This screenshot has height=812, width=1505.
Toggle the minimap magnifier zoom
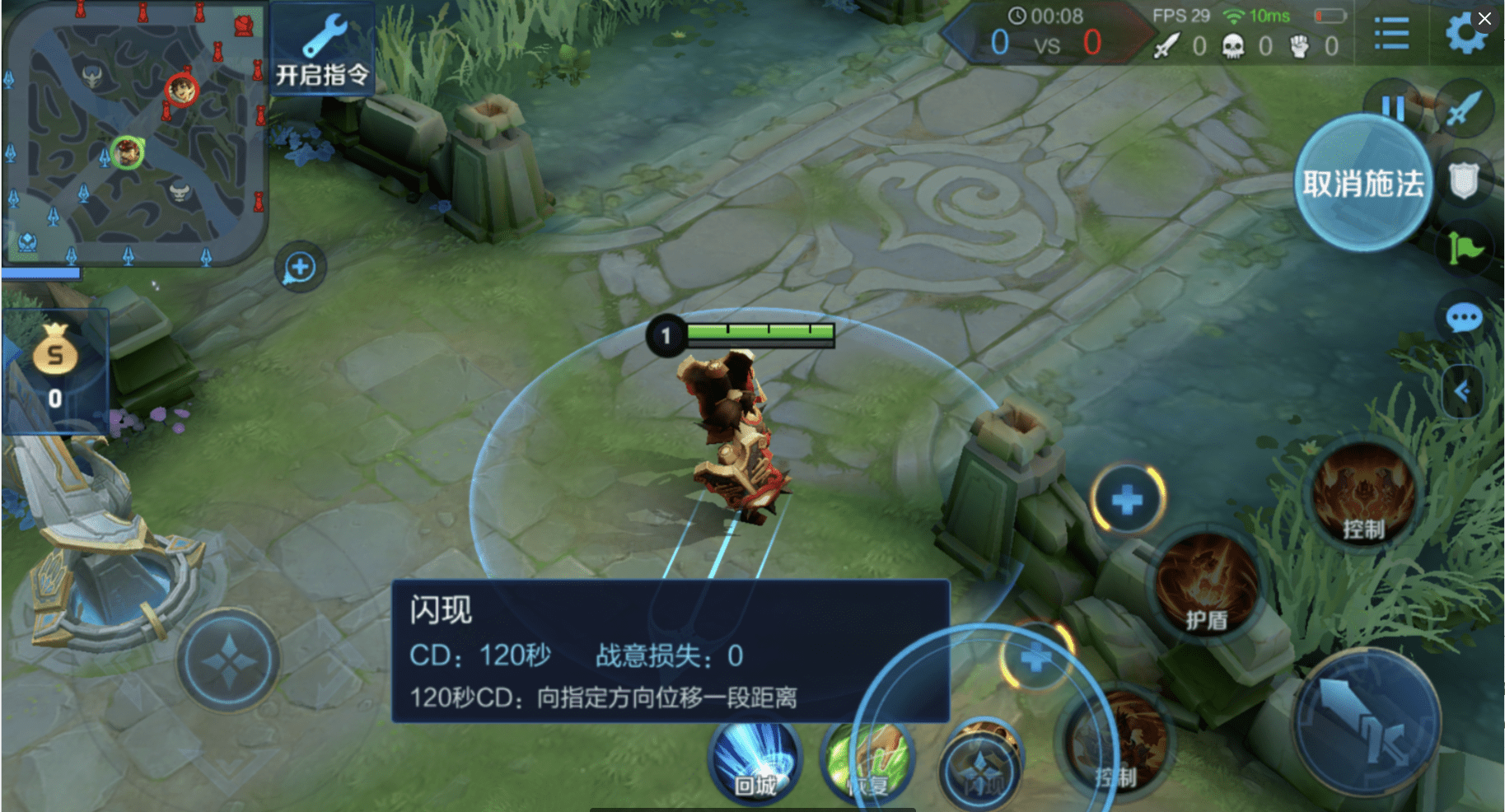(299, 266)
